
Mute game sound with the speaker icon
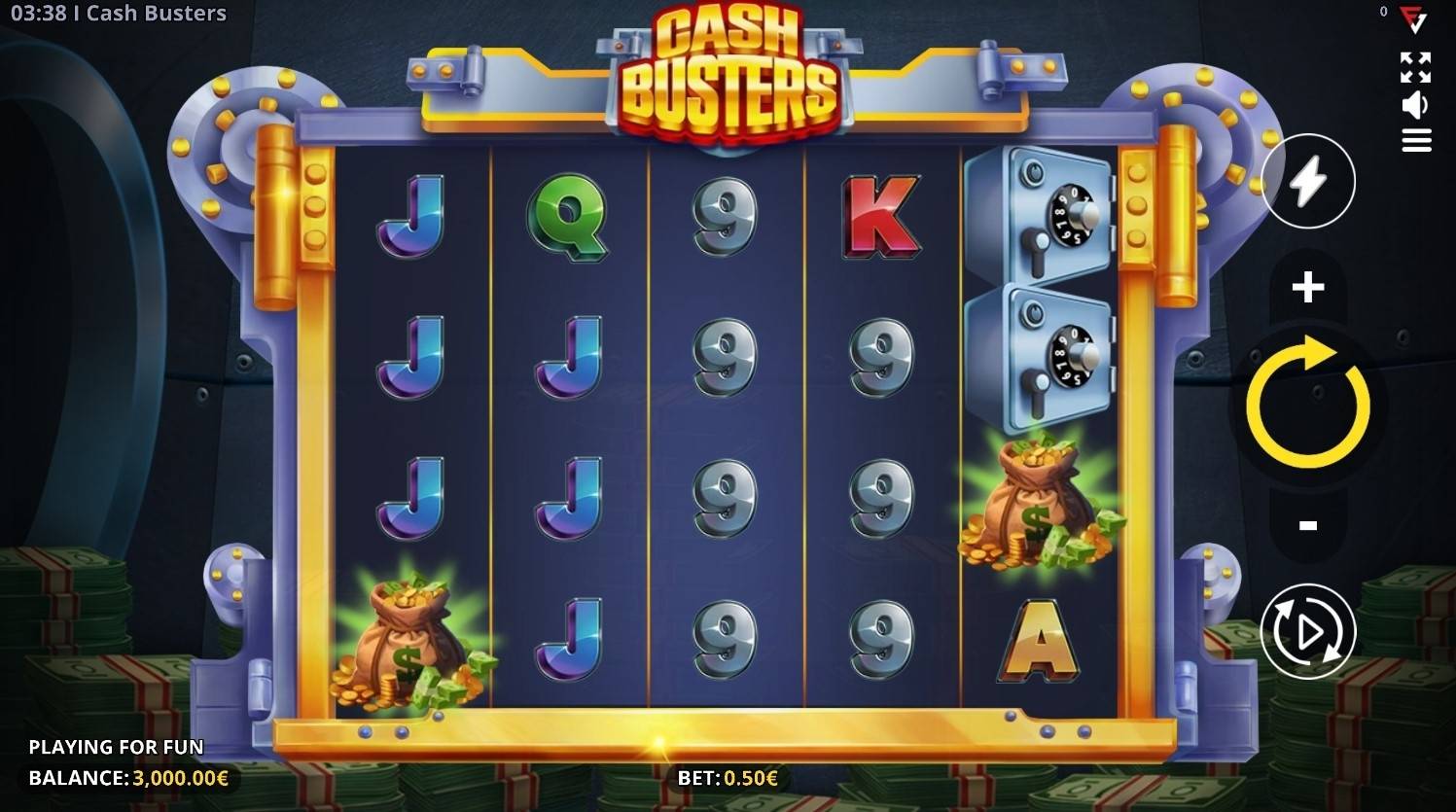tap(1416, 102)
